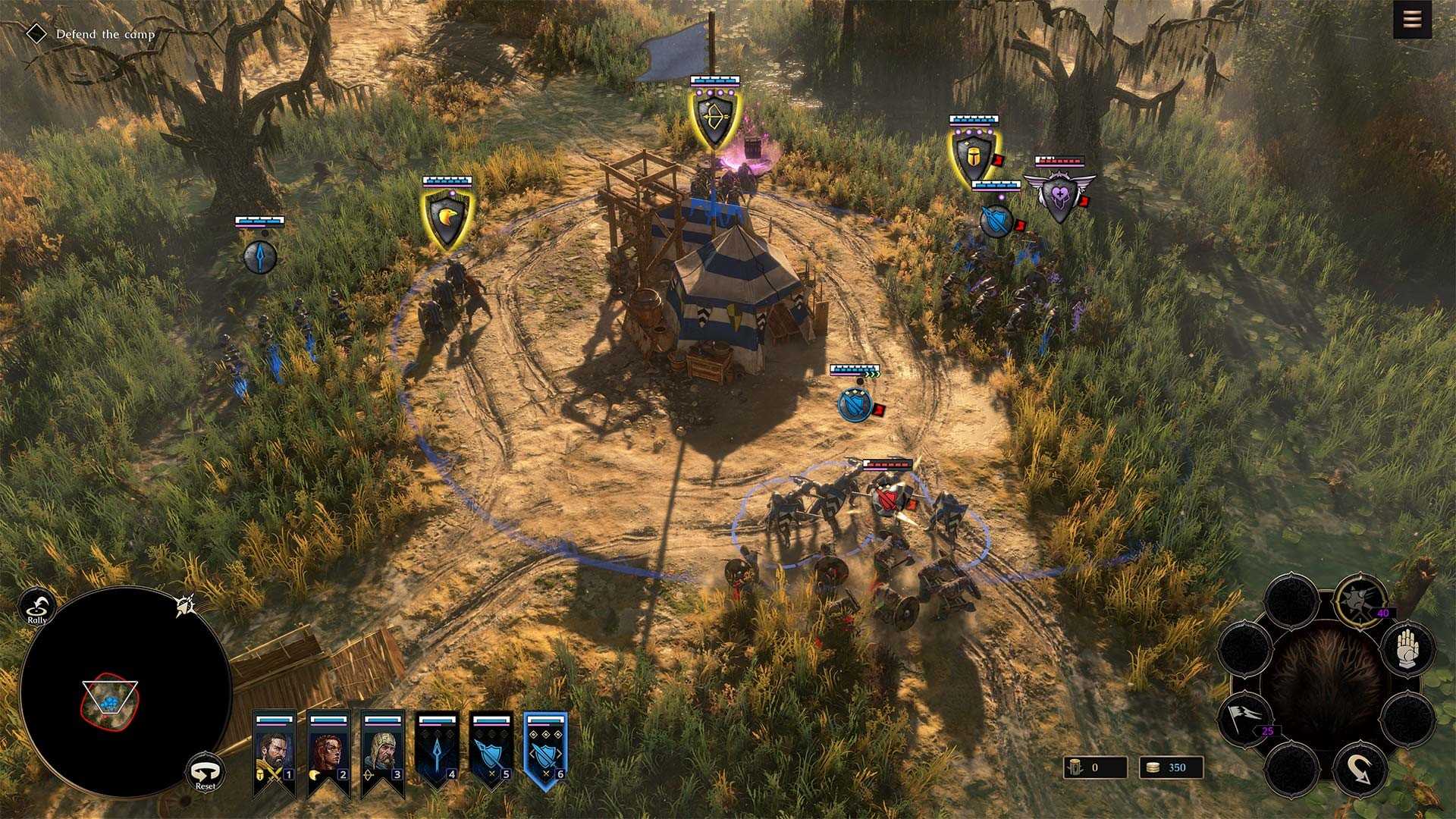
Task: Click the tankard resource counter showing 0
Action: tap(1095, 767)
